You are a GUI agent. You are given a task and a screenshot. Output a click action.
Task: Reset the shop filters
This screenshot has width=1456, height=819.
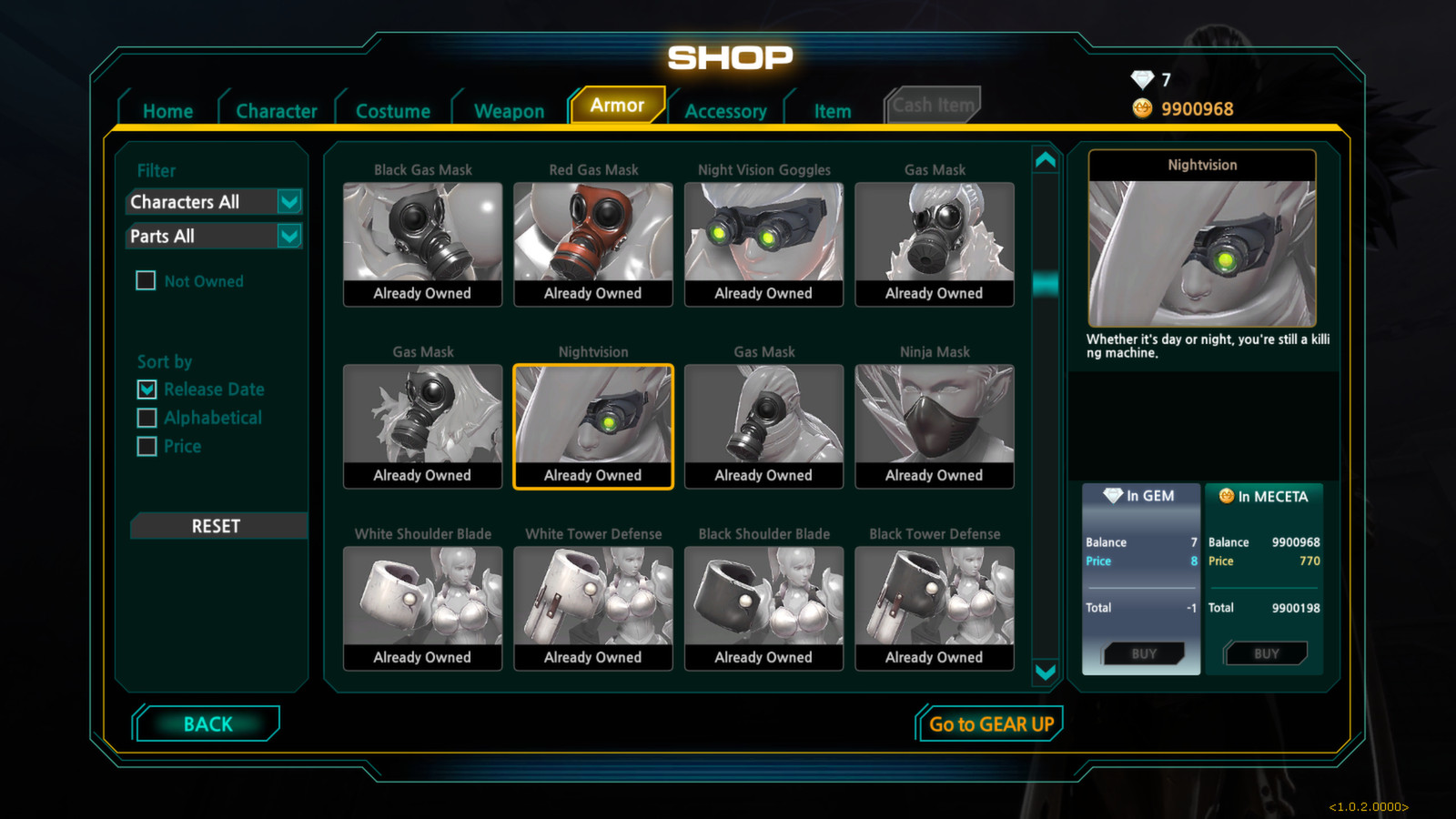pos(217,526)
